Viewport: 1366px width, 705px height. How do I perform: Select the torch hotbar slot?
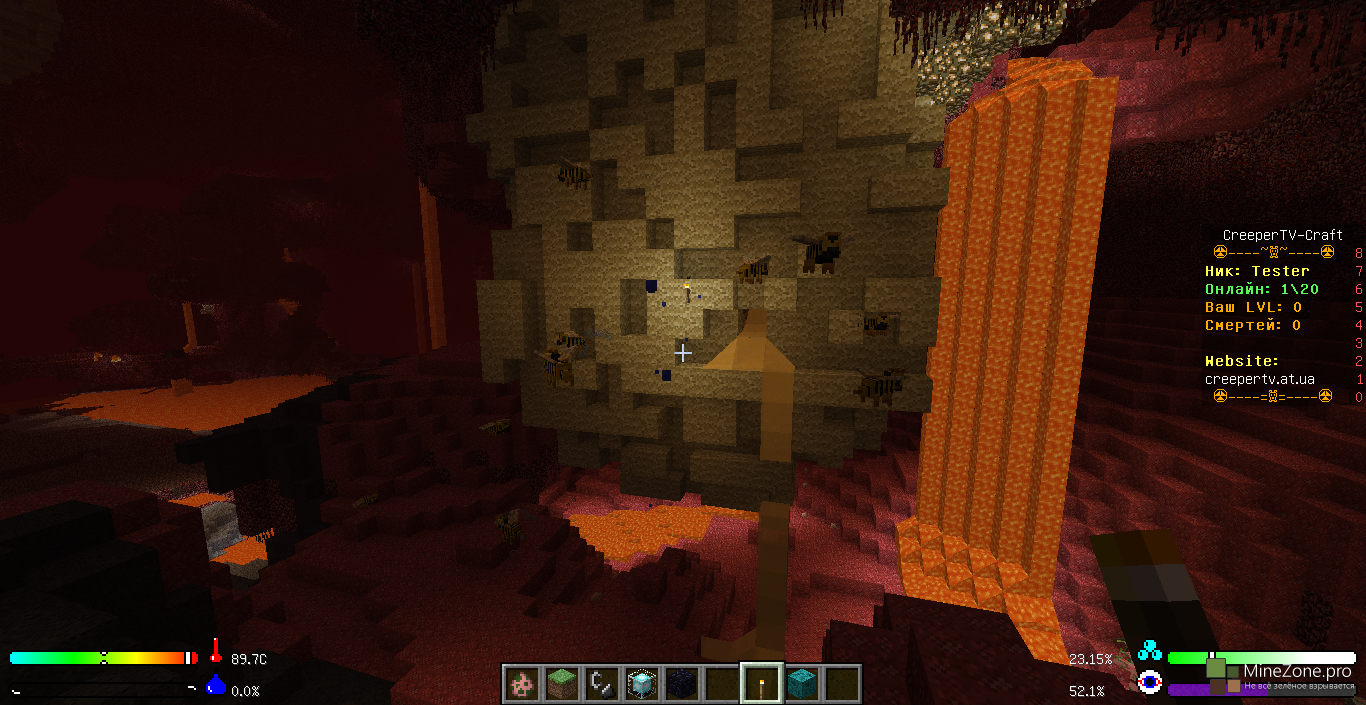tap(761, 684)
